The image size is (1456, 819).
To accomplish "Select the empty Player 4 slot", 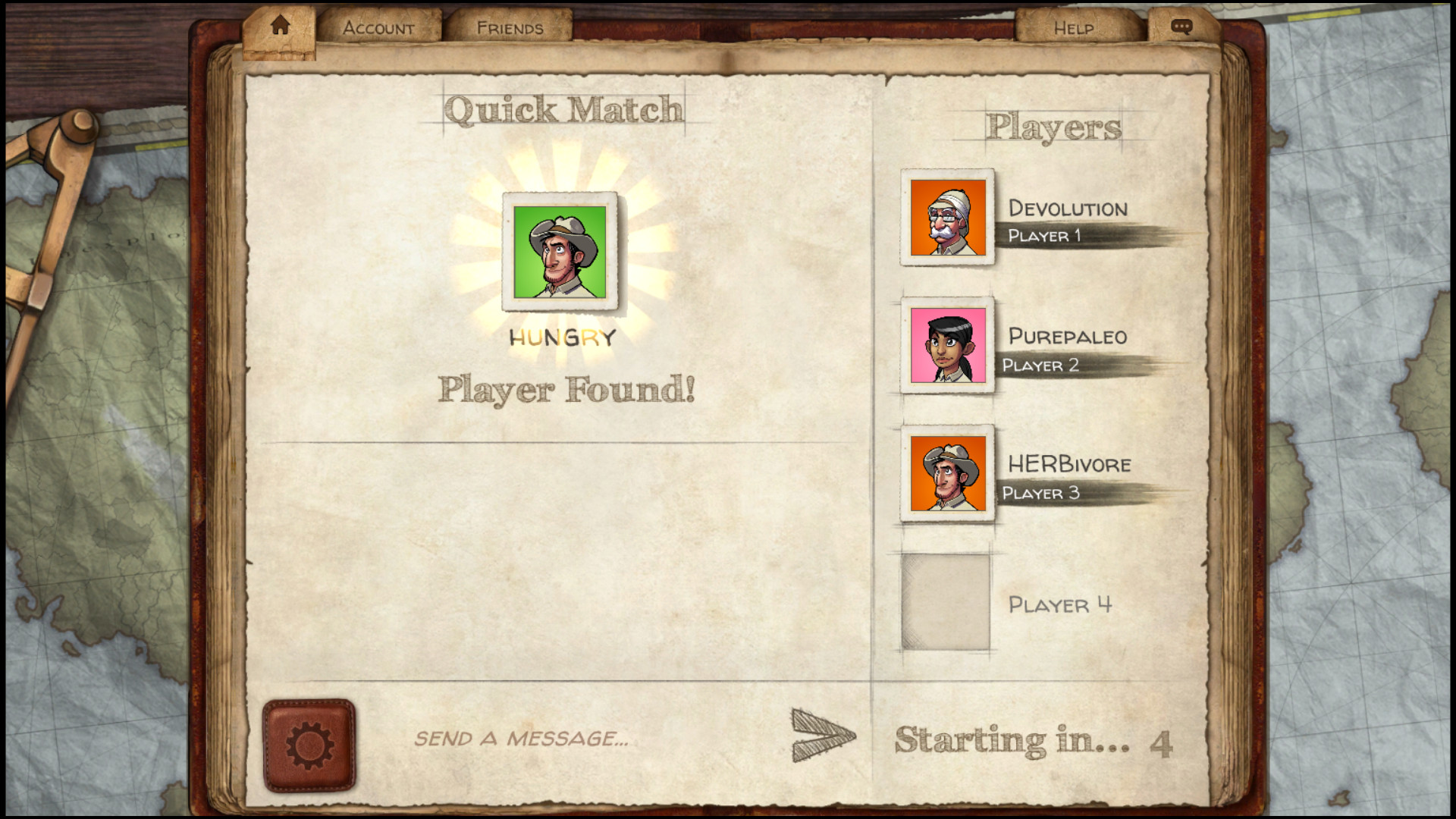I will (x=946, y=601).
